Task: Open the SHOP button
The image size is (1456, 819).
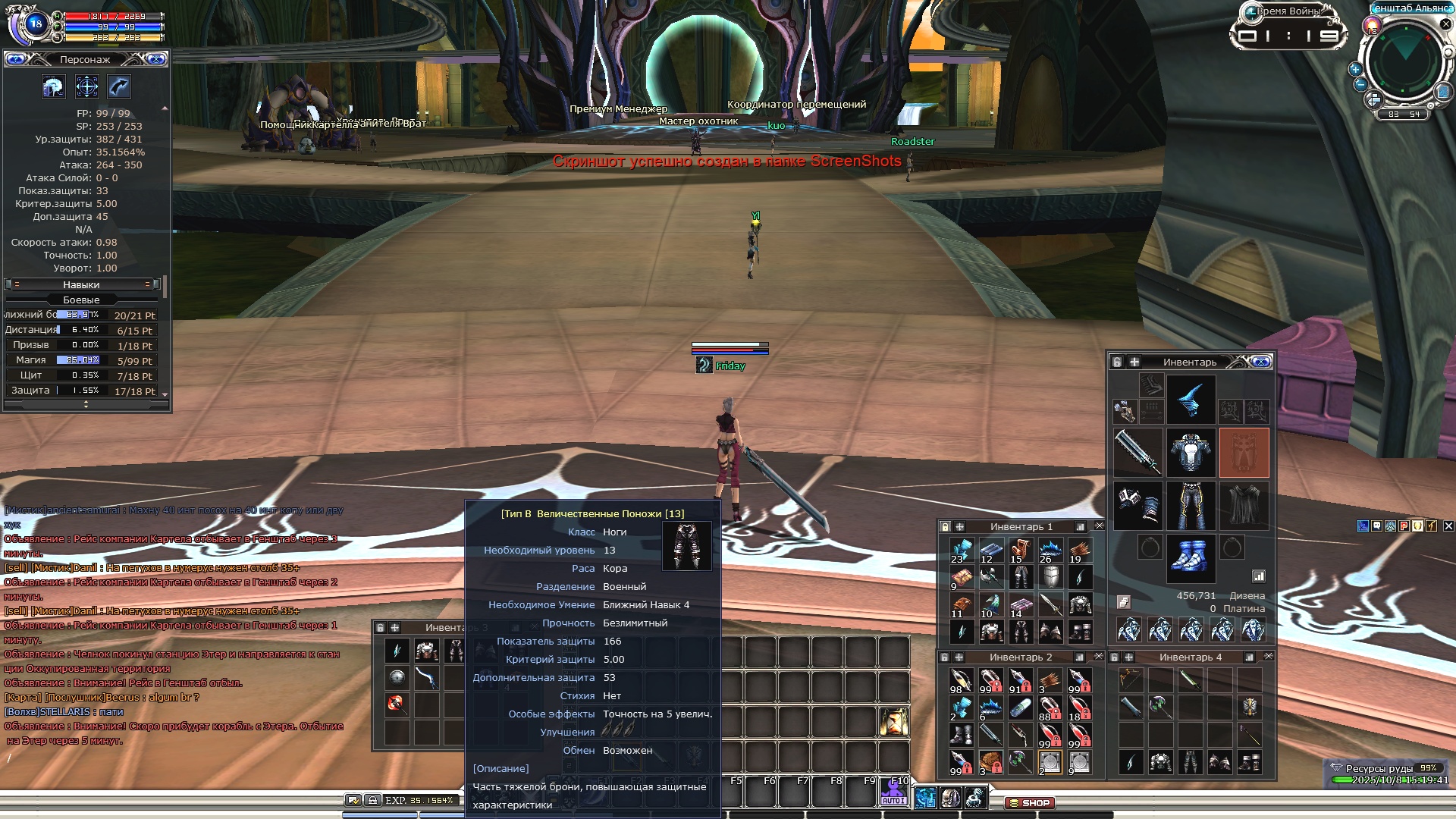Action: 1030,802
